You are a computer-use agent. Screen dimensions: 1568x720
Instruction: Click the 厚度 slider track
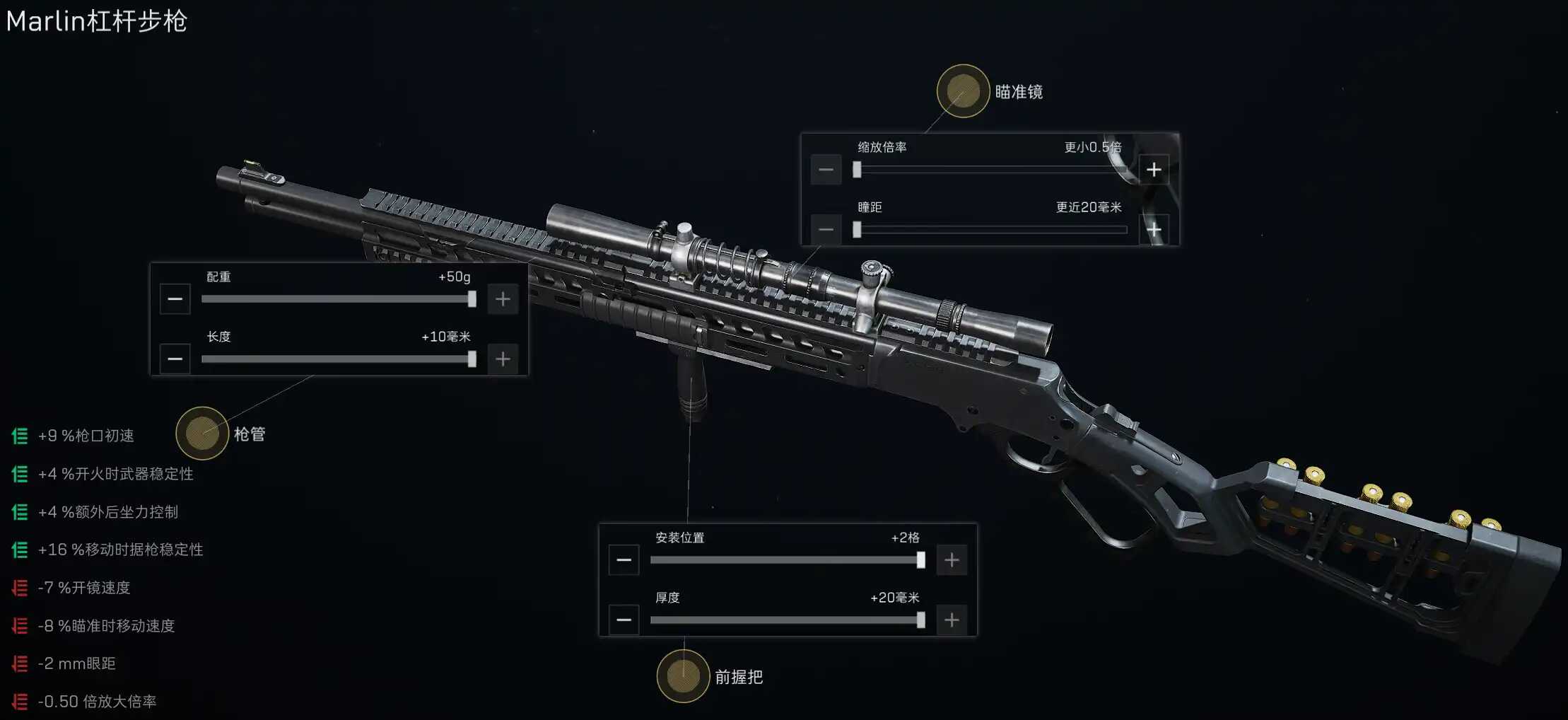pos(785,620)
